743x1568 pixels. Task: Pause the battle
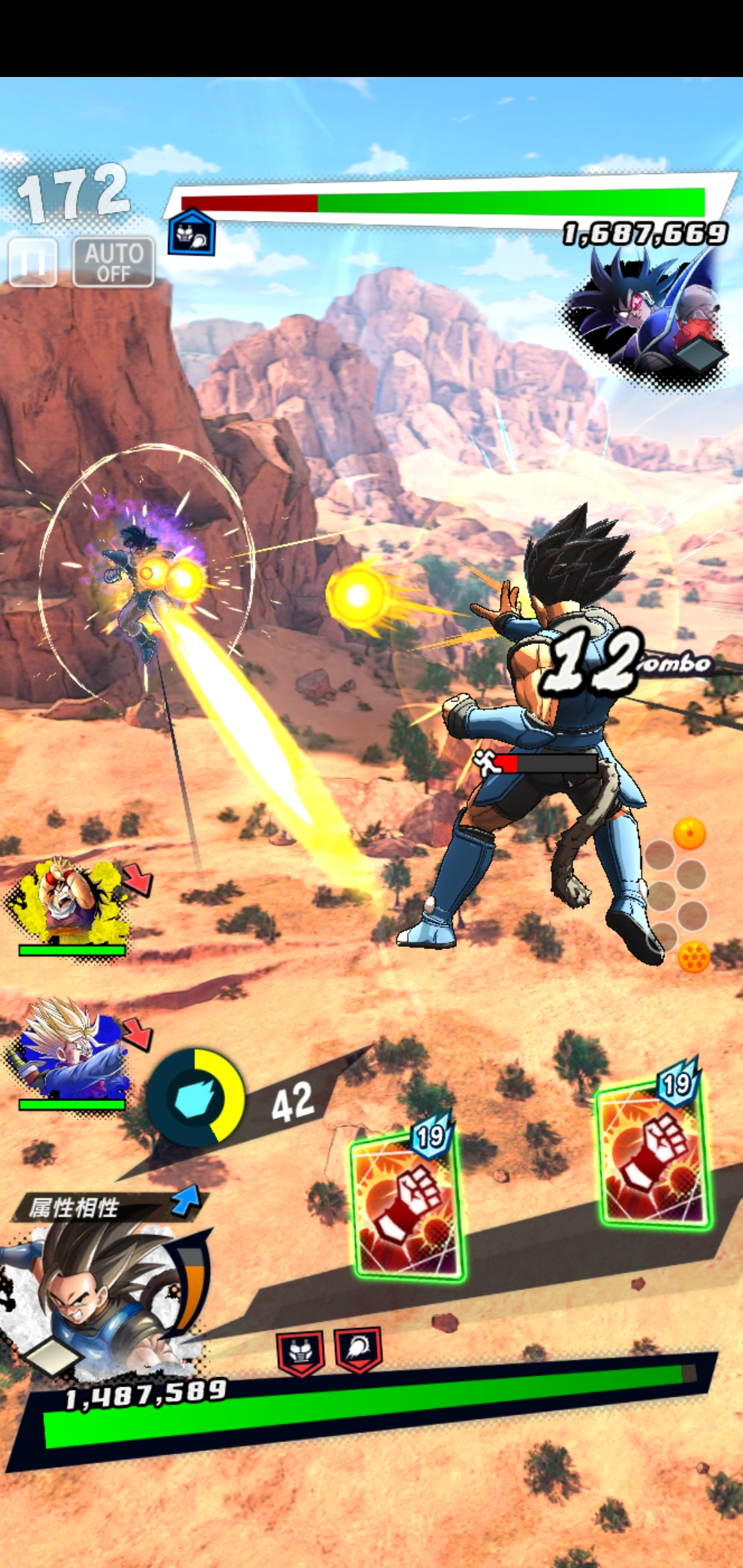(32, 262)
